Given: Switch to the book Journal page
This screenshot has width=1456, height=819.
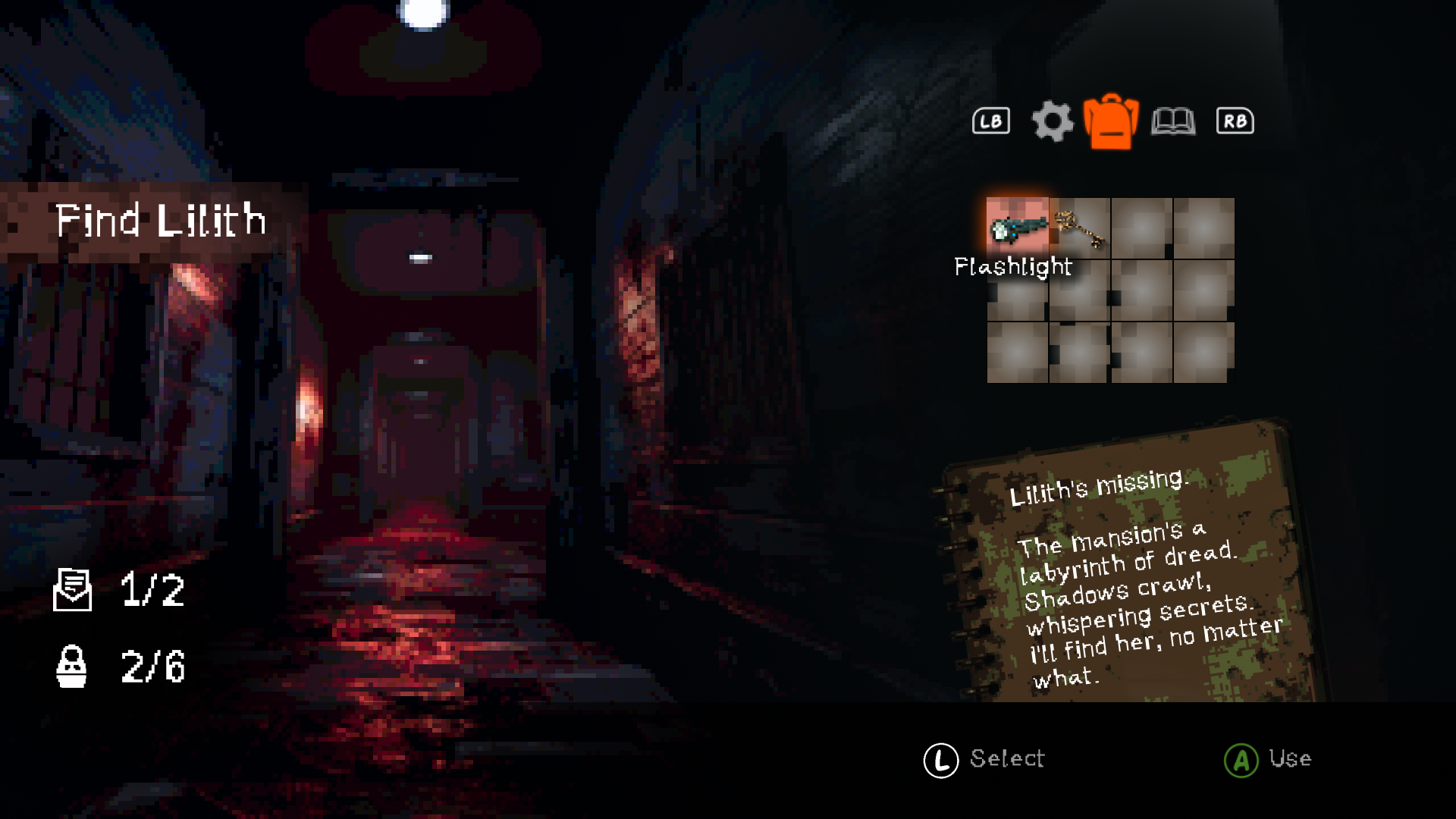Looking at the screenshot, I should click(1173, 121).
